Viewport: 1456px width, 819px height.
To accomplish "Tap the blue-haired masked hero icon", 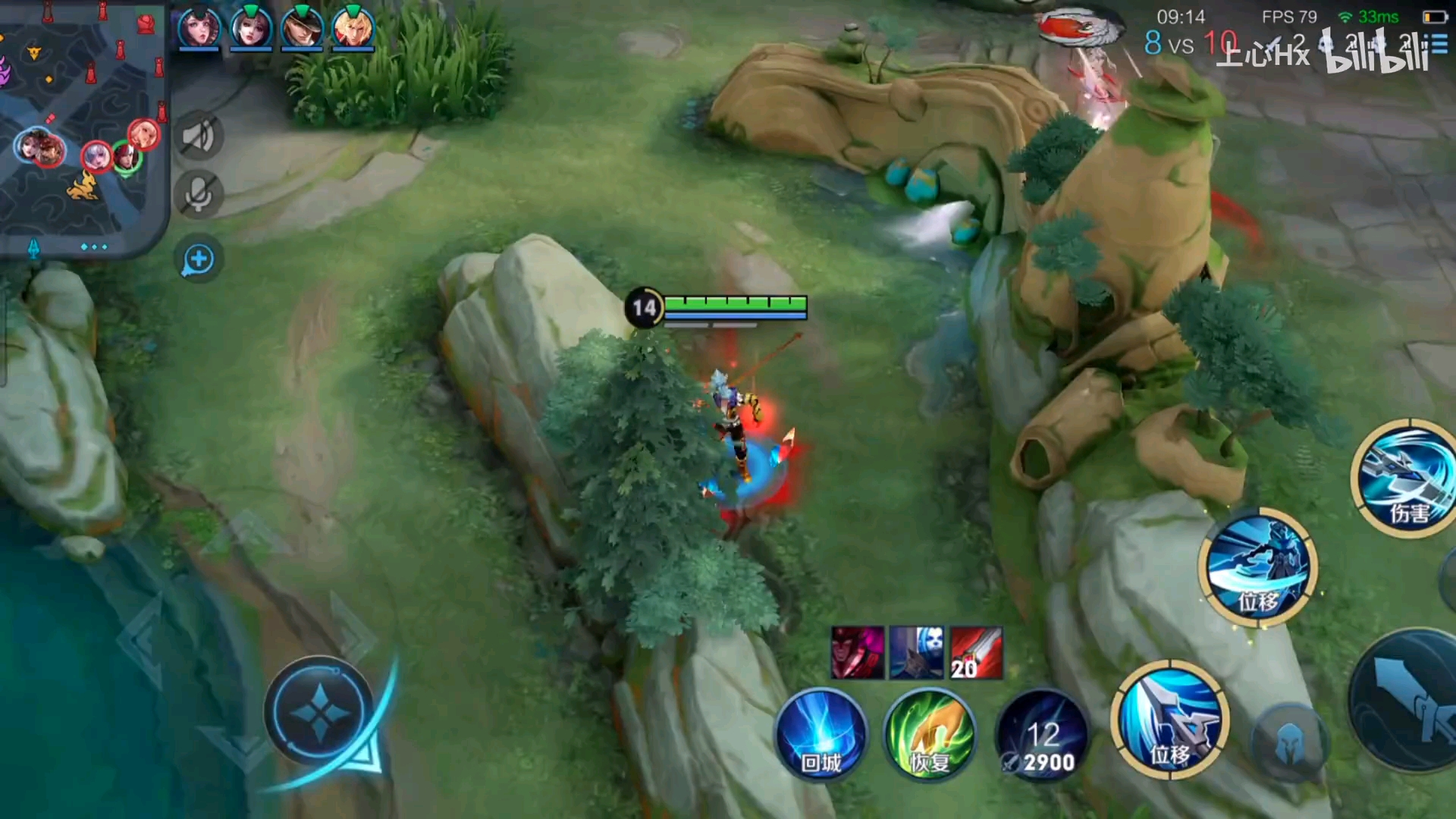I will point(917,652).
